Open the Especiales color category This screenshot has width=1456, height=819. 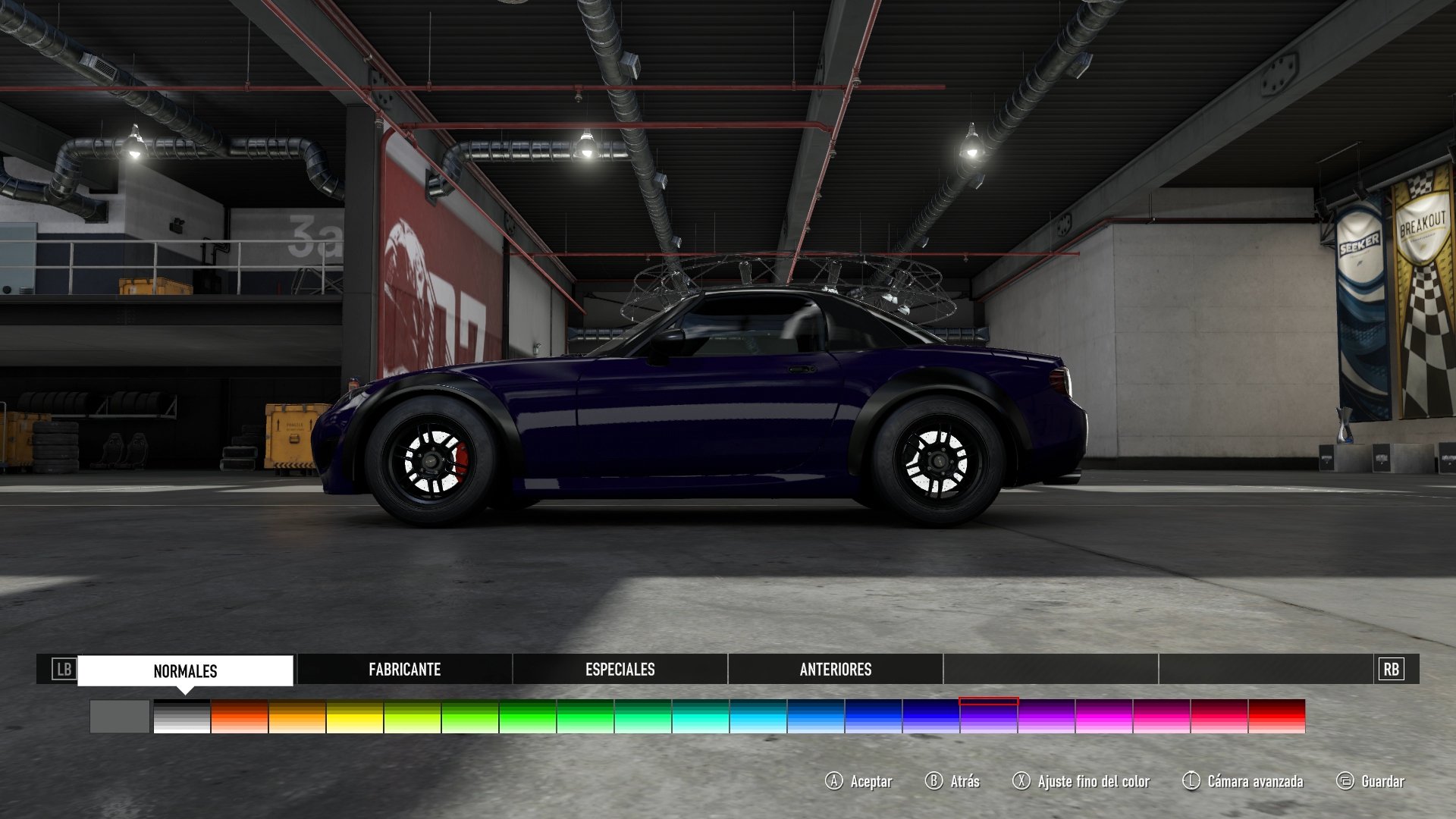click(x=620, y=670)
